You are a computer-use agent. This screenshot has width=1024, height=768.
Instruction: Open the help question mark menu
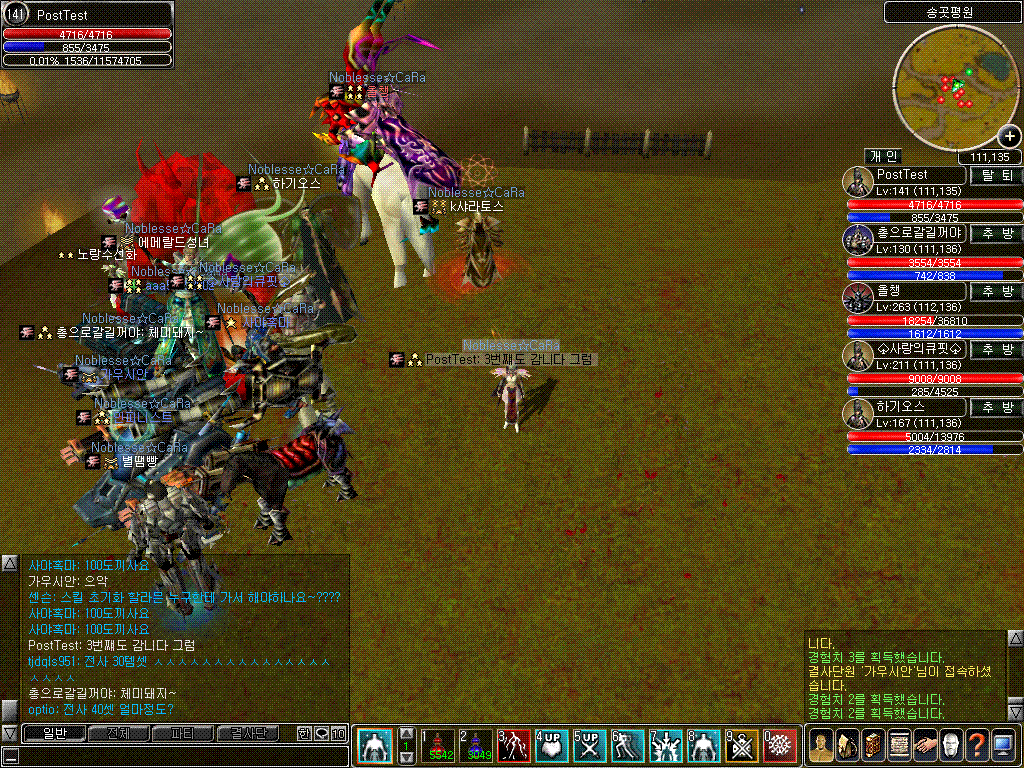(x=975, y=746)
